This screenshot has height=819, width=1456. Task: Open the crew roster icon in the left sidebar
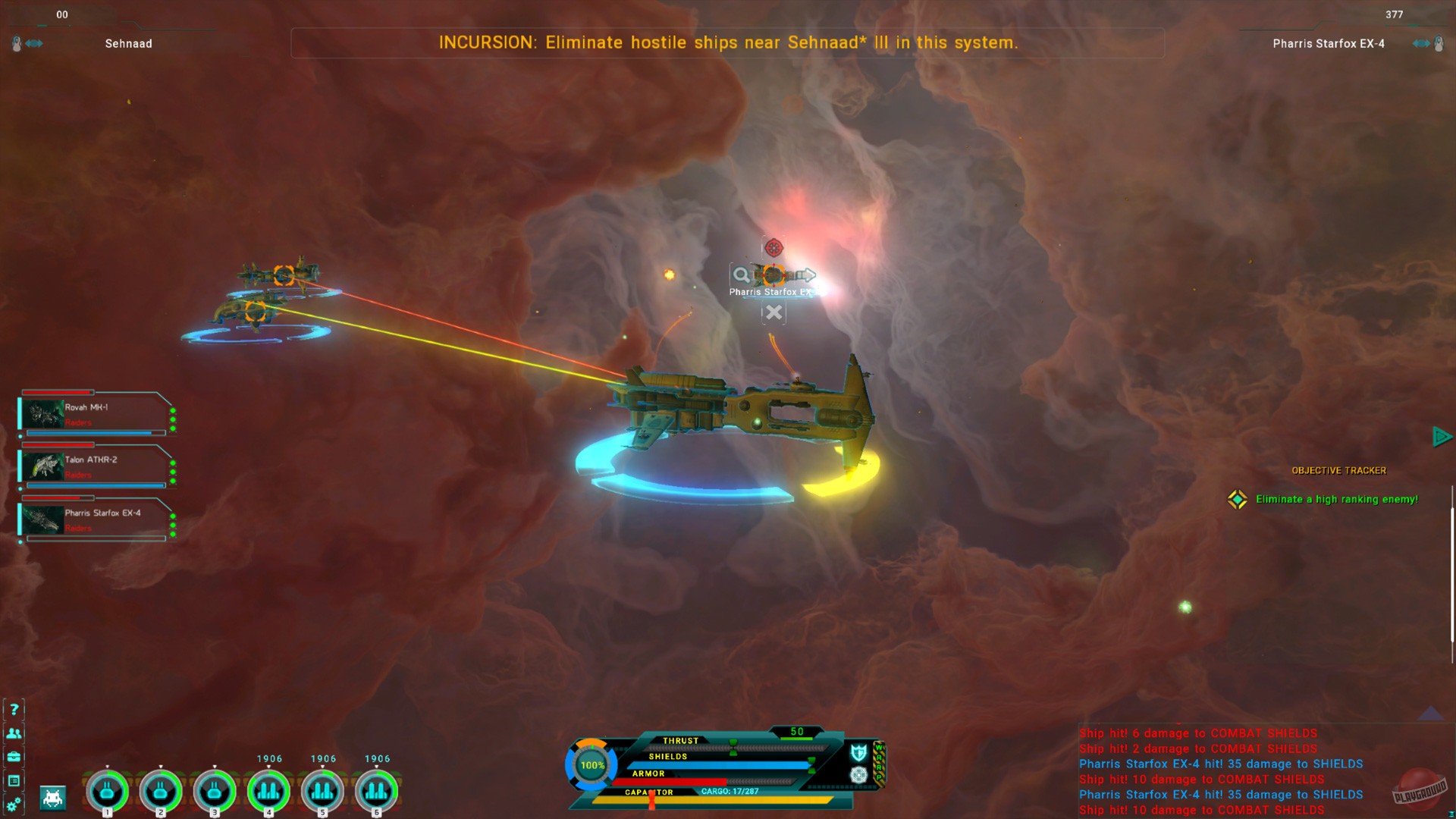coord(14,733)
